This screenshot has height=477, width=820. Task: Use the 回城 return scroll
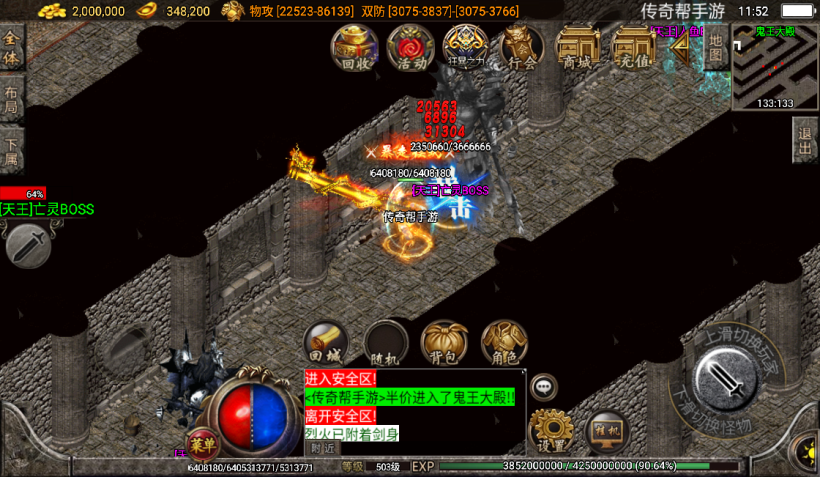click(326, 342)
